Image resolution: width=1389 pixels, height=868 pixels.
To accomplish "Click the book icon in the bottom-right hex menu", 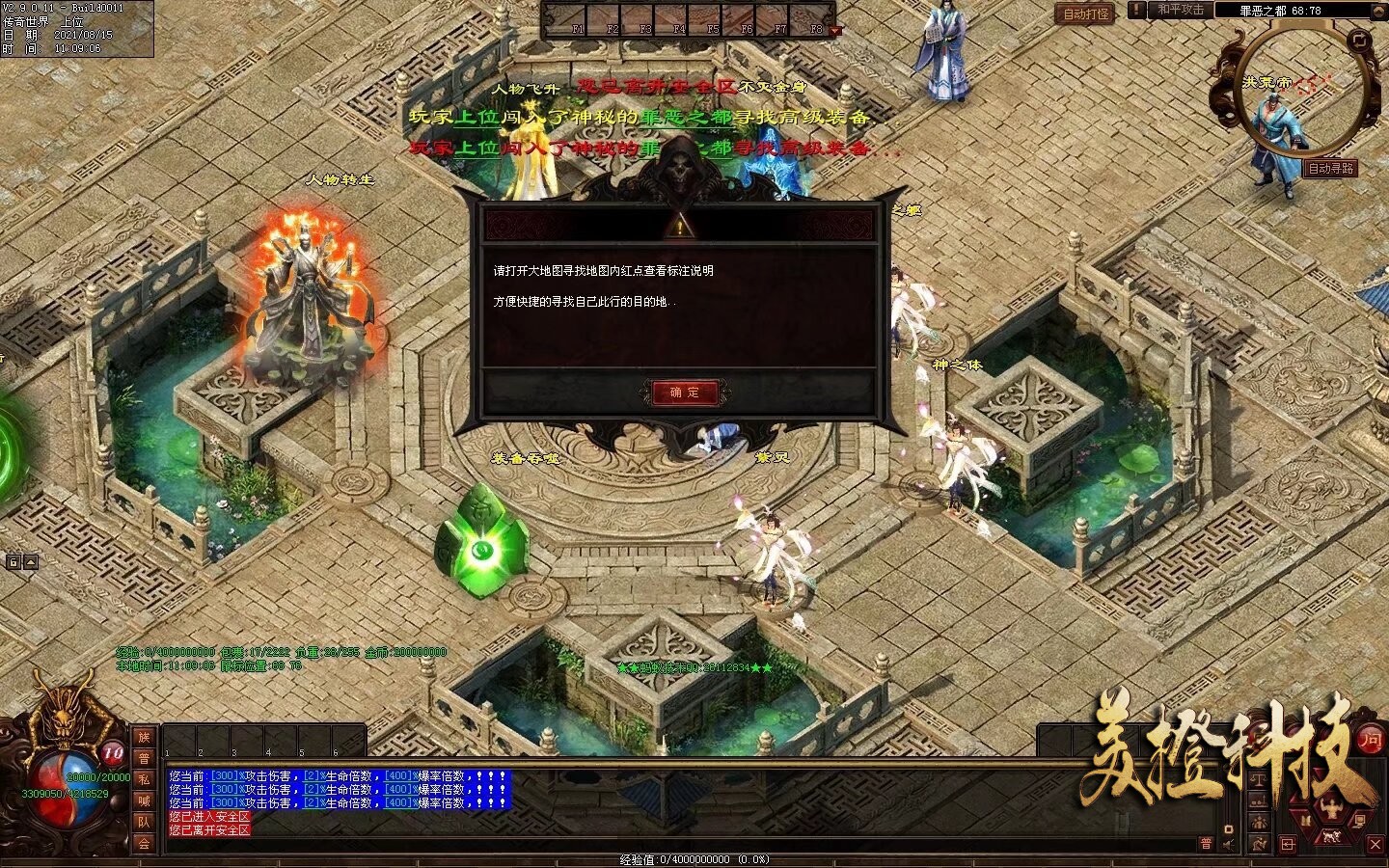I will (x=1306, y=819).
